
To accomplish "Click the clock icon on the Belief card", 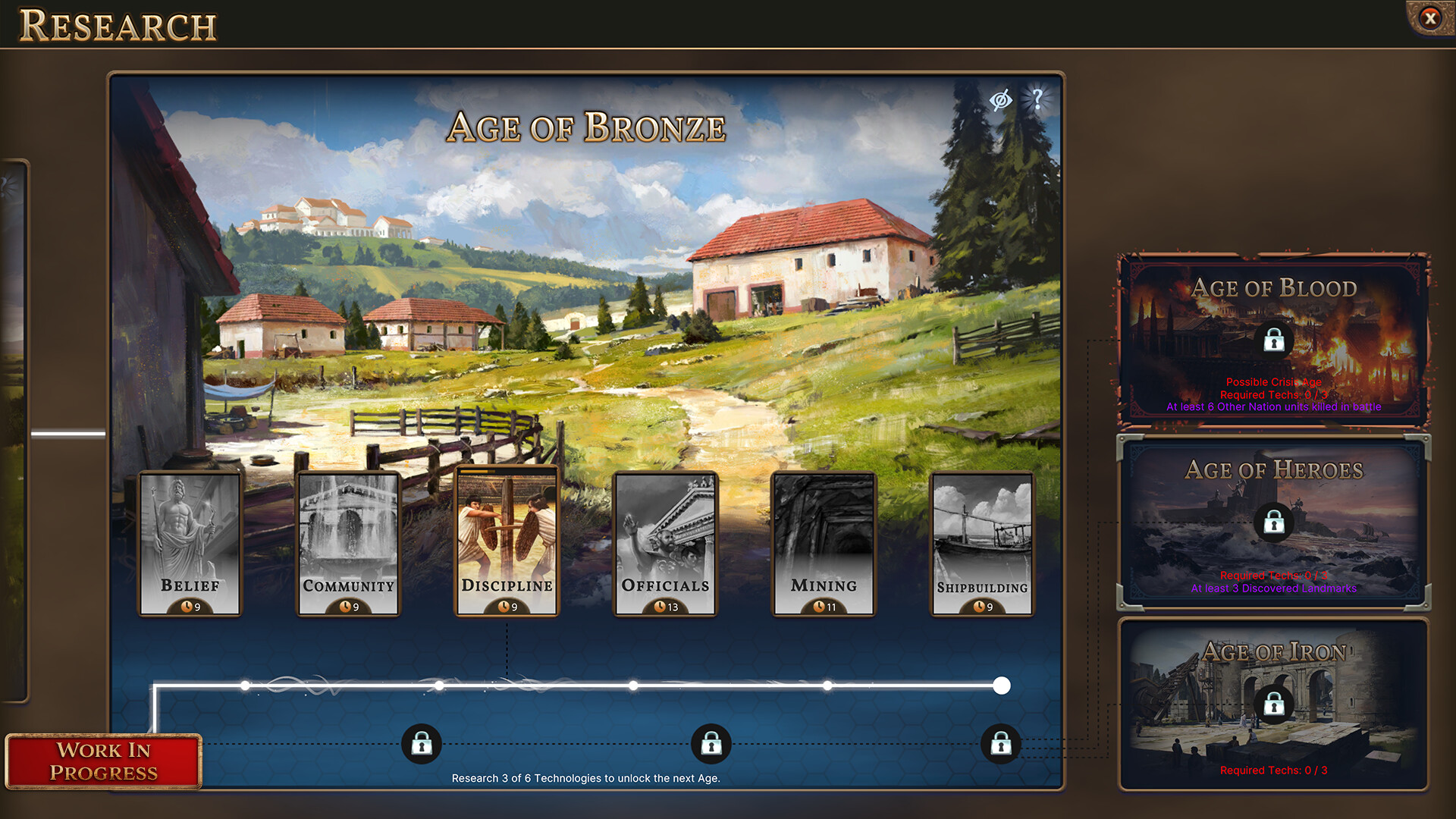I will pyautogui.click(x=186, y=606).
